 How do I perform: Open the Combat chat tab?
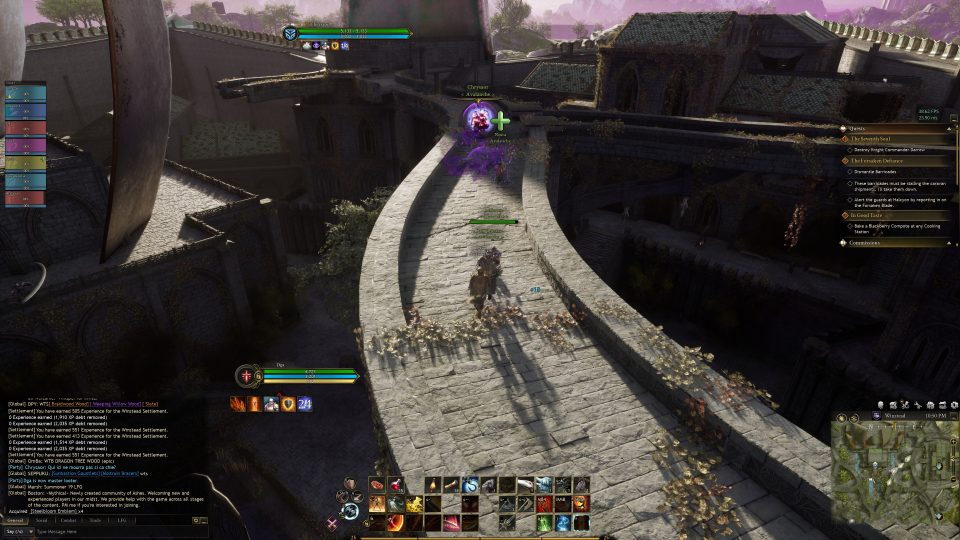click(69, 520)
